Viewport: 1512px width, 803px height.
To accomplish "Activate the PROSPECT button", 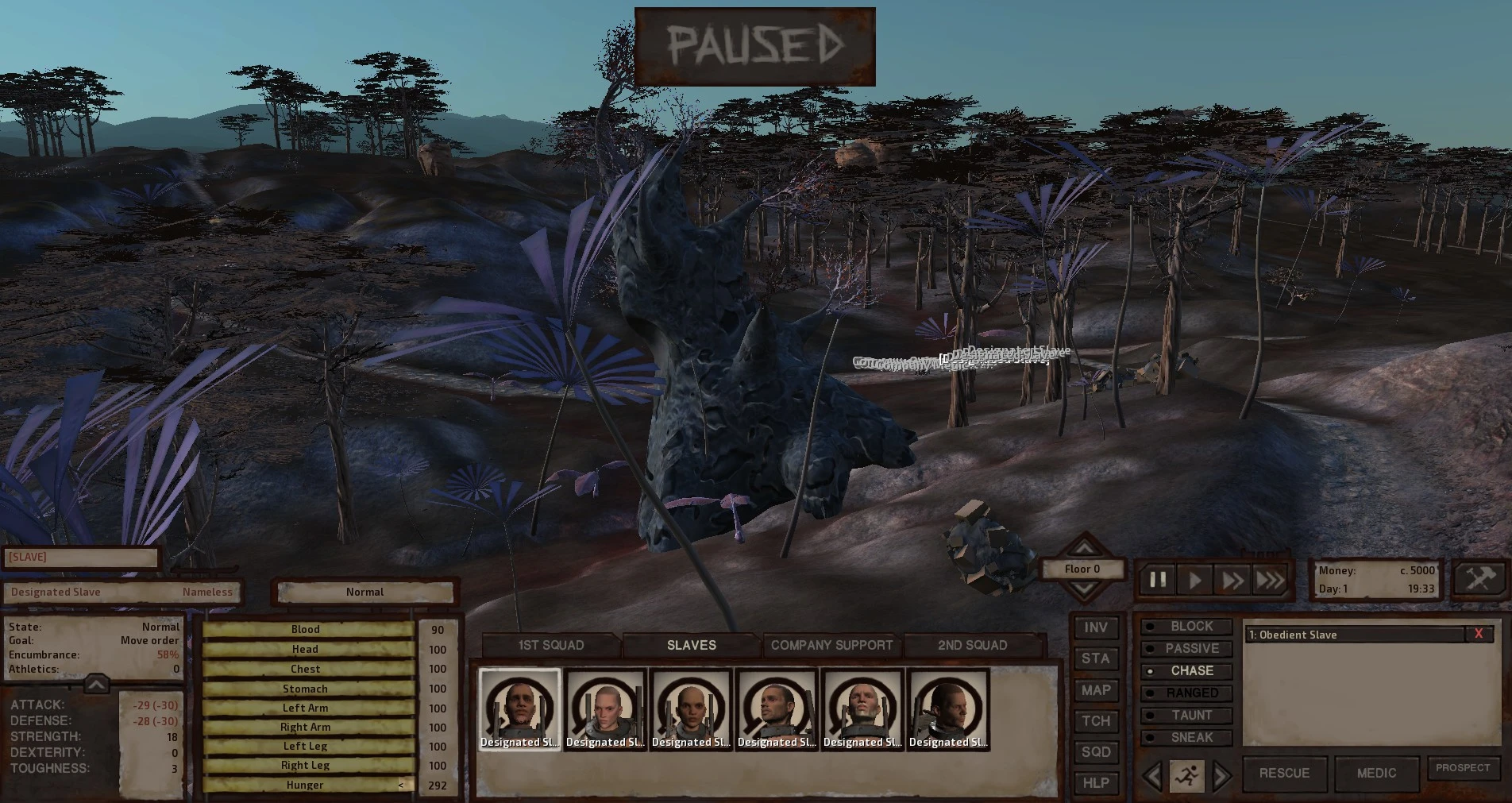I will coord(1463,768).
